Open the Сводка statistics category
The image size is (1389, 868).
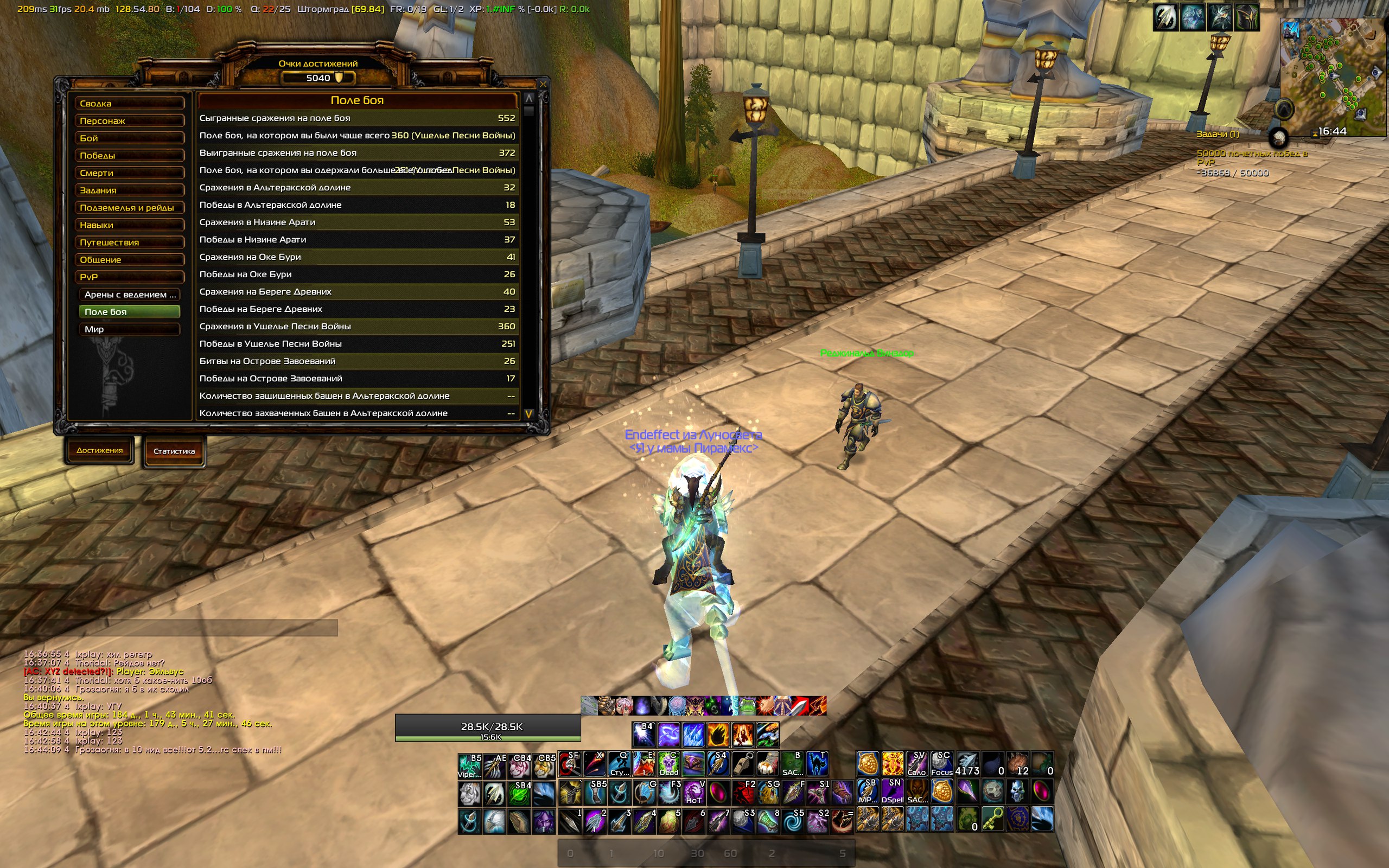point(129,103)
